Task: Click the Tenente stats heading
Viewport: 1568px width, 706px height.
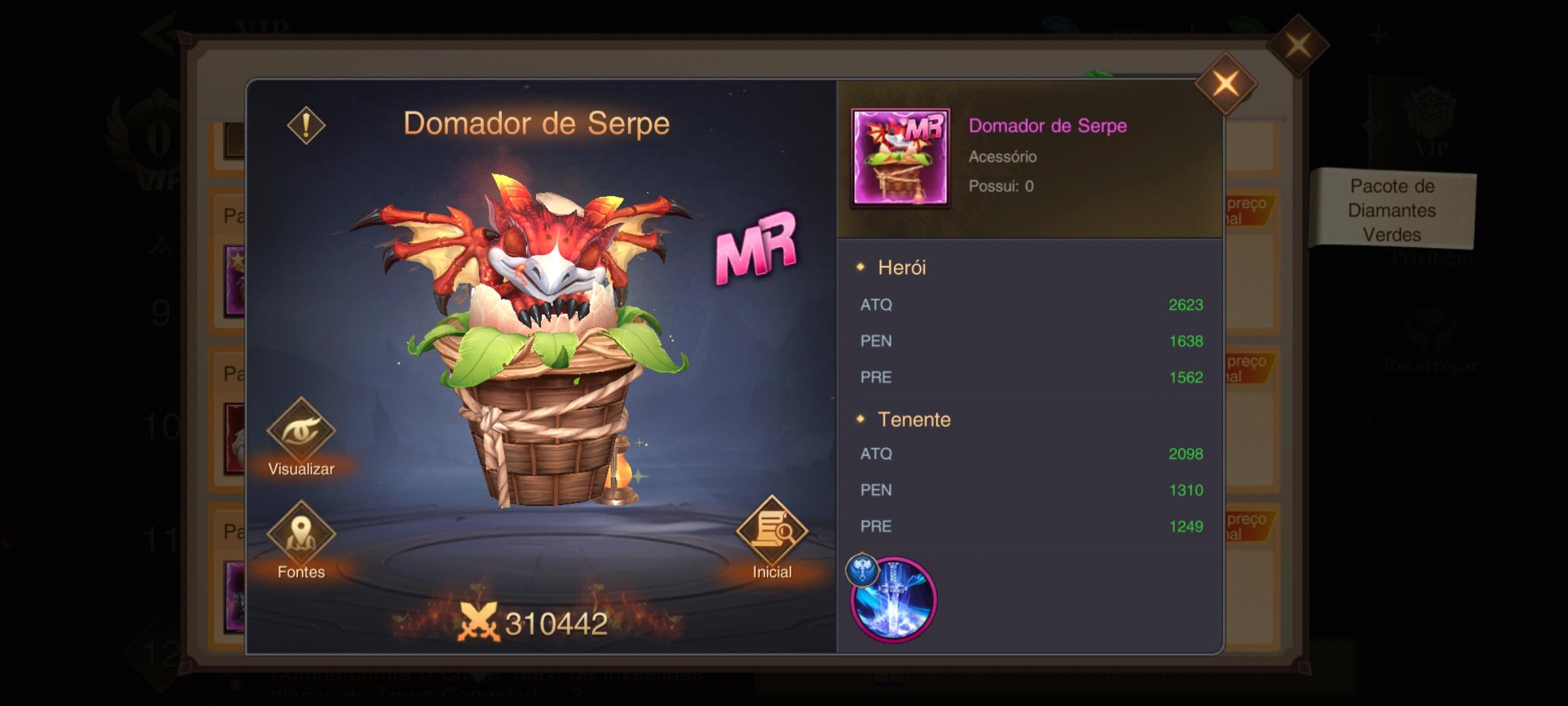Action: (x=915, y=419)
